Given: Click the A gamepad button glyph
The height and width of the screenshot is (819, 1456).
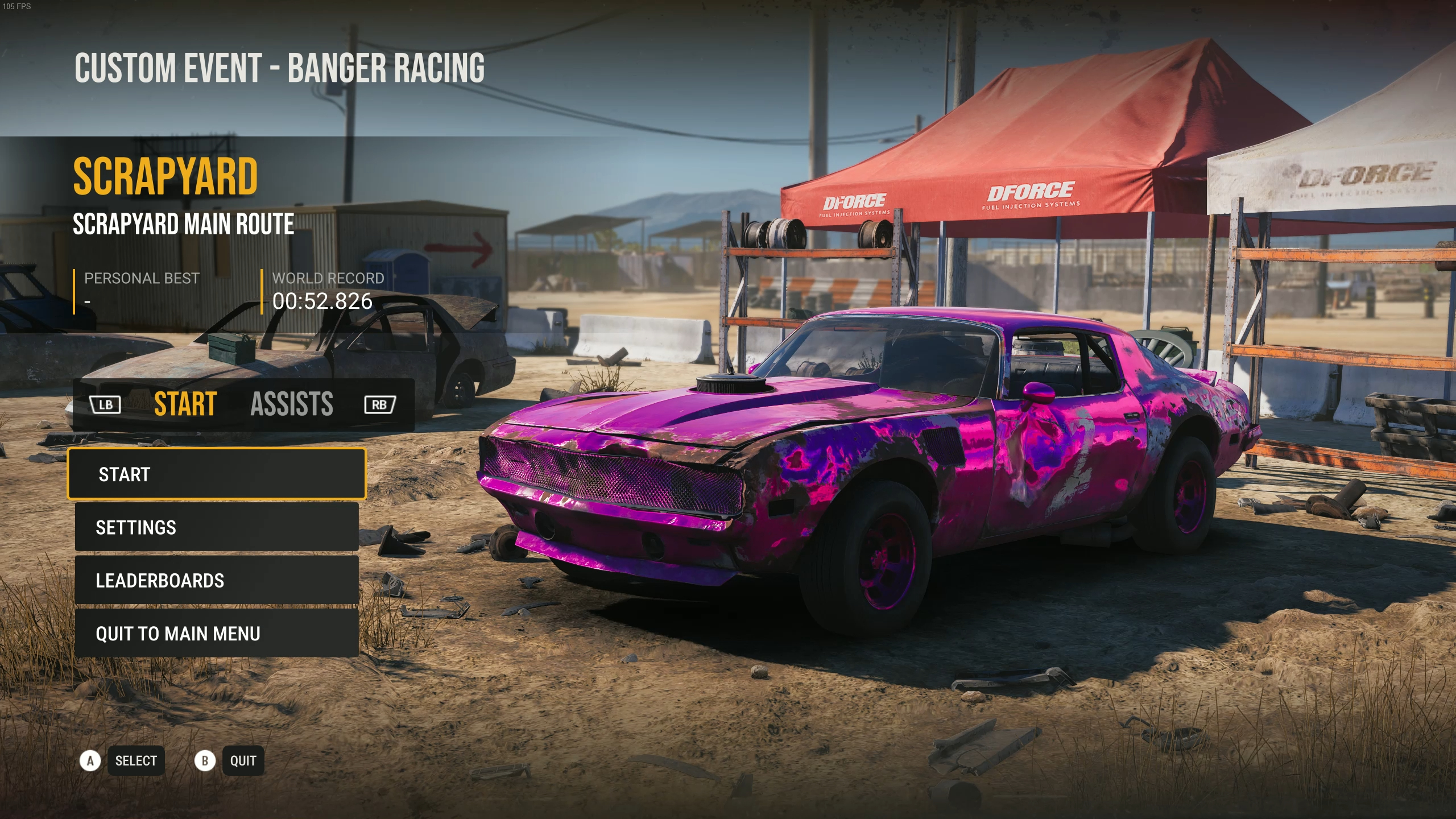Looking at the screenshot, I should pos(91,760).
